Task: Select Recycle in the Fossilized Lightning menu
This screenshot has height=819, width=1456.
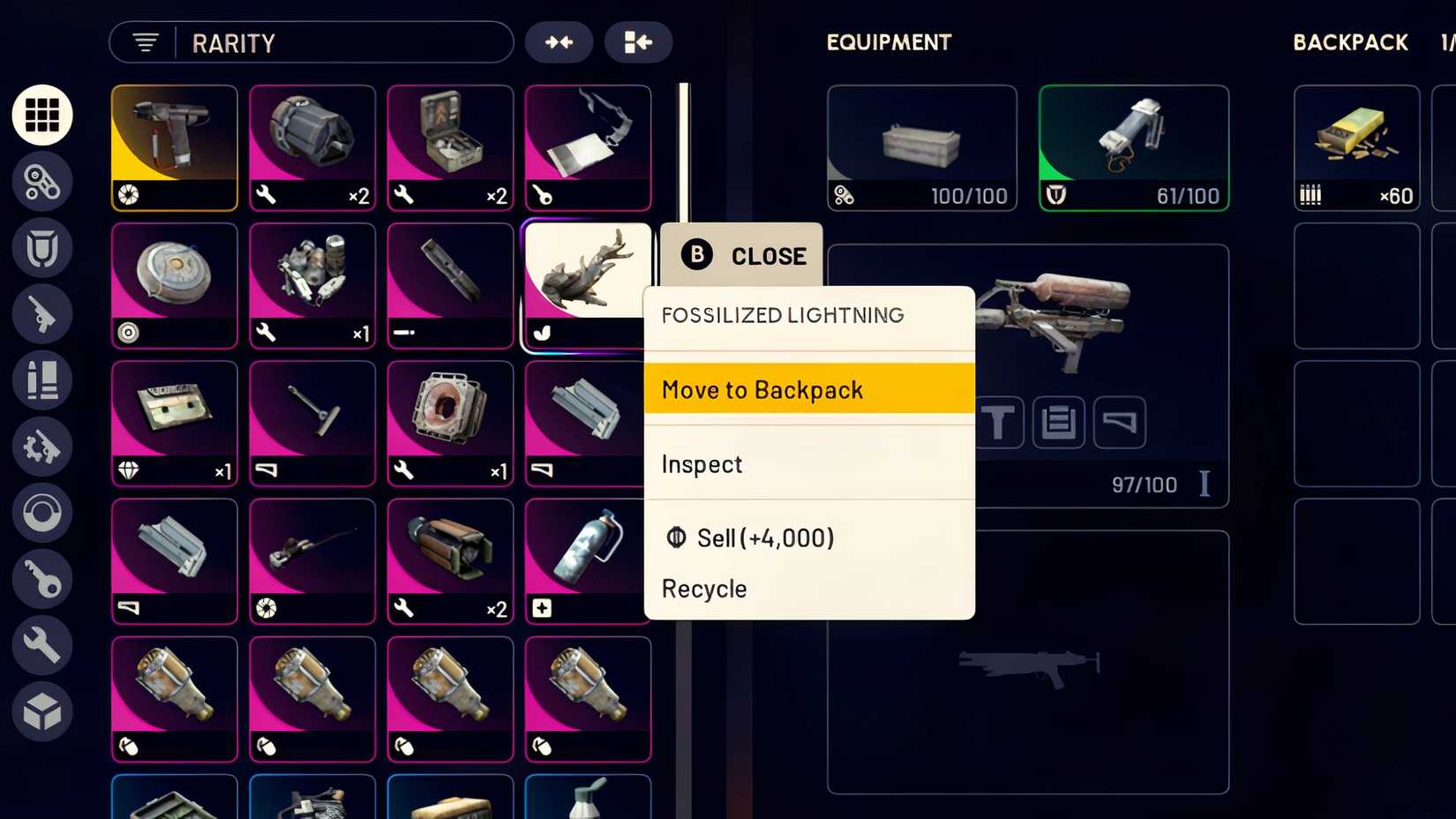Action: [x=703, y=589]
